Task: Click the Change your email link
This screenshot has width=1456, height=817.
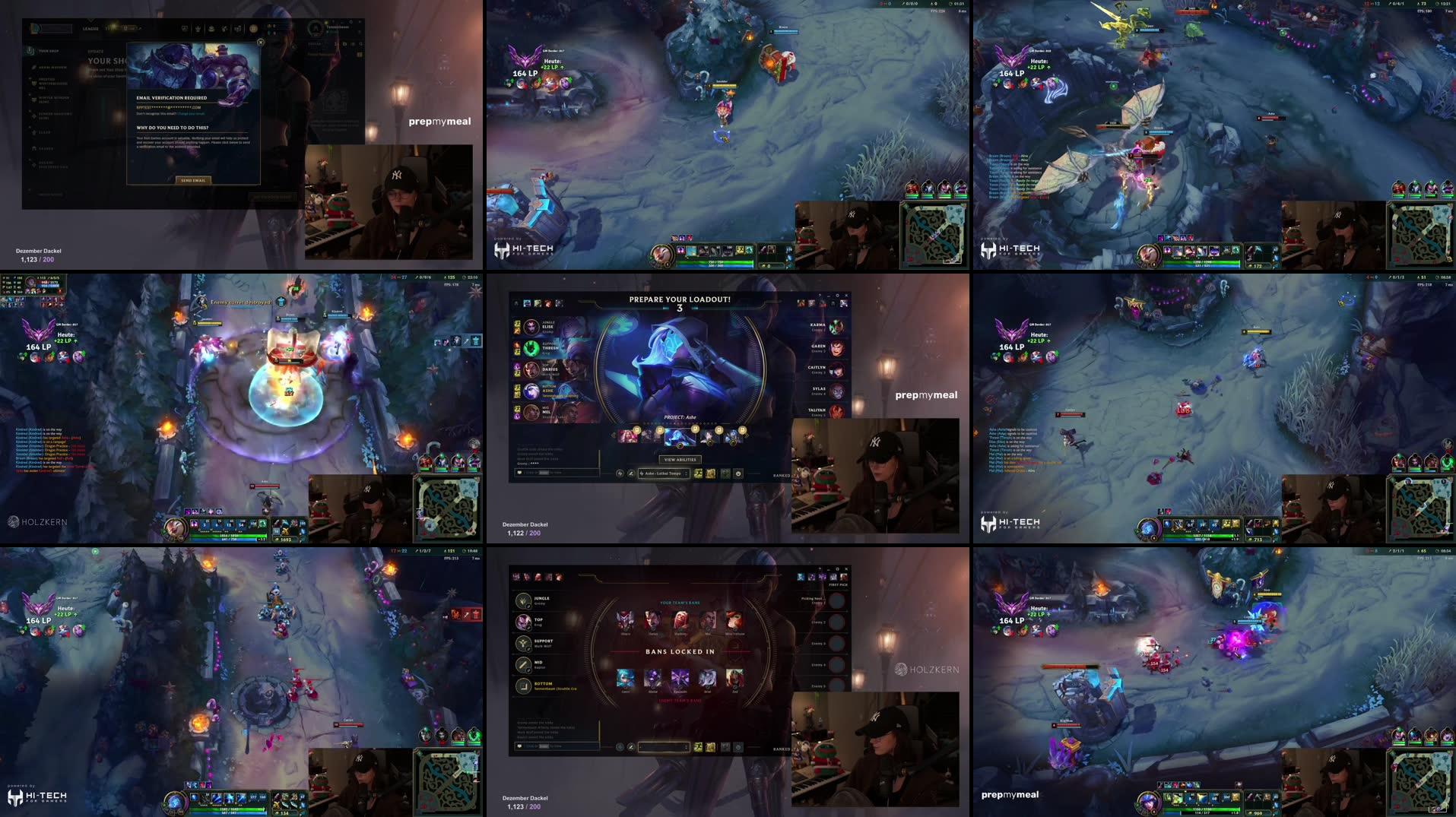Action: [191, 113]
